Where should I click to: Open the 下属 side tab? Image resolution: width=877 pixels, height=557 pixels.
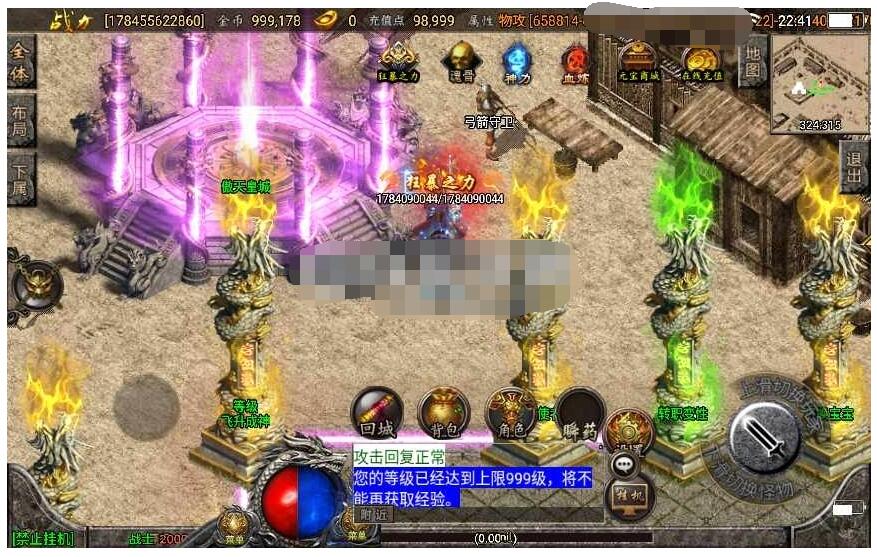pos(20,179)
